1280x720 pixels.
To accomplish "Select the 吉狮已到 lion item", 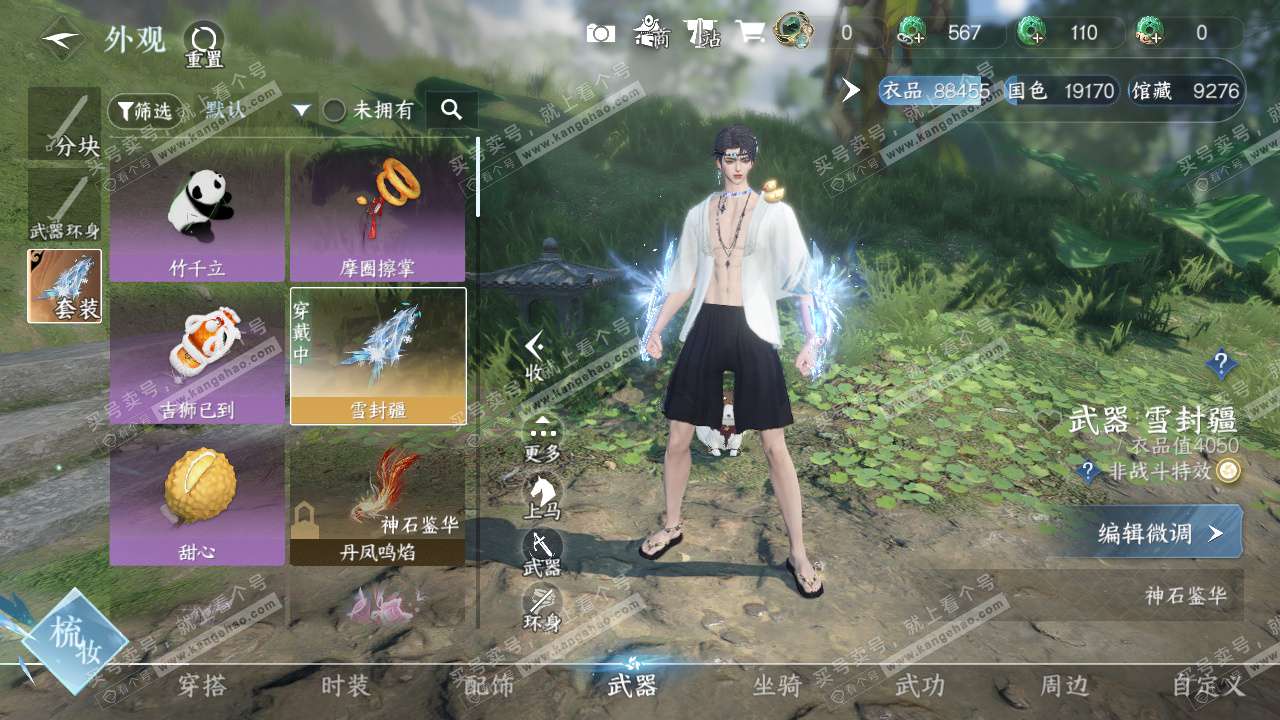I will click(198, 356).
